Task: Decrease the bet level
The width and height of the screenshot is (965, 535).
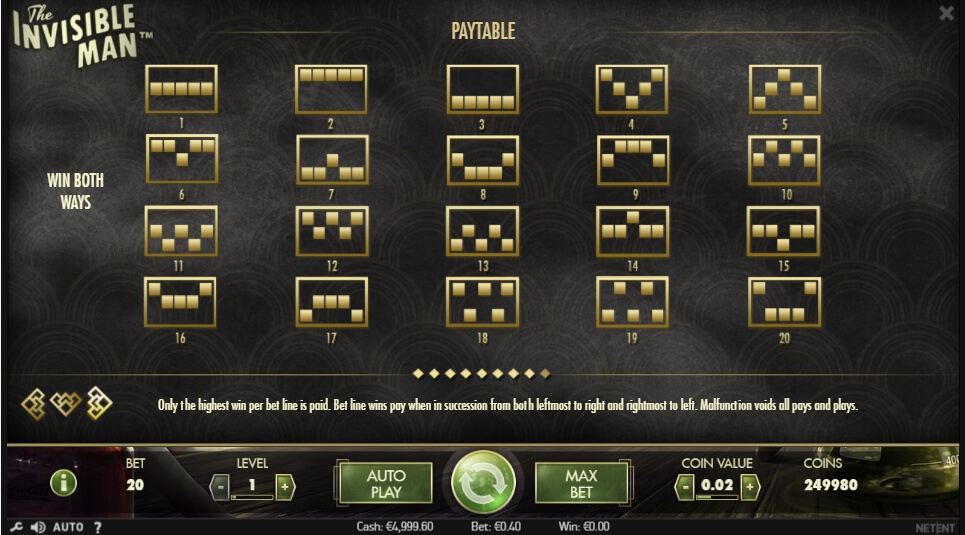Action: coord(221,486)
